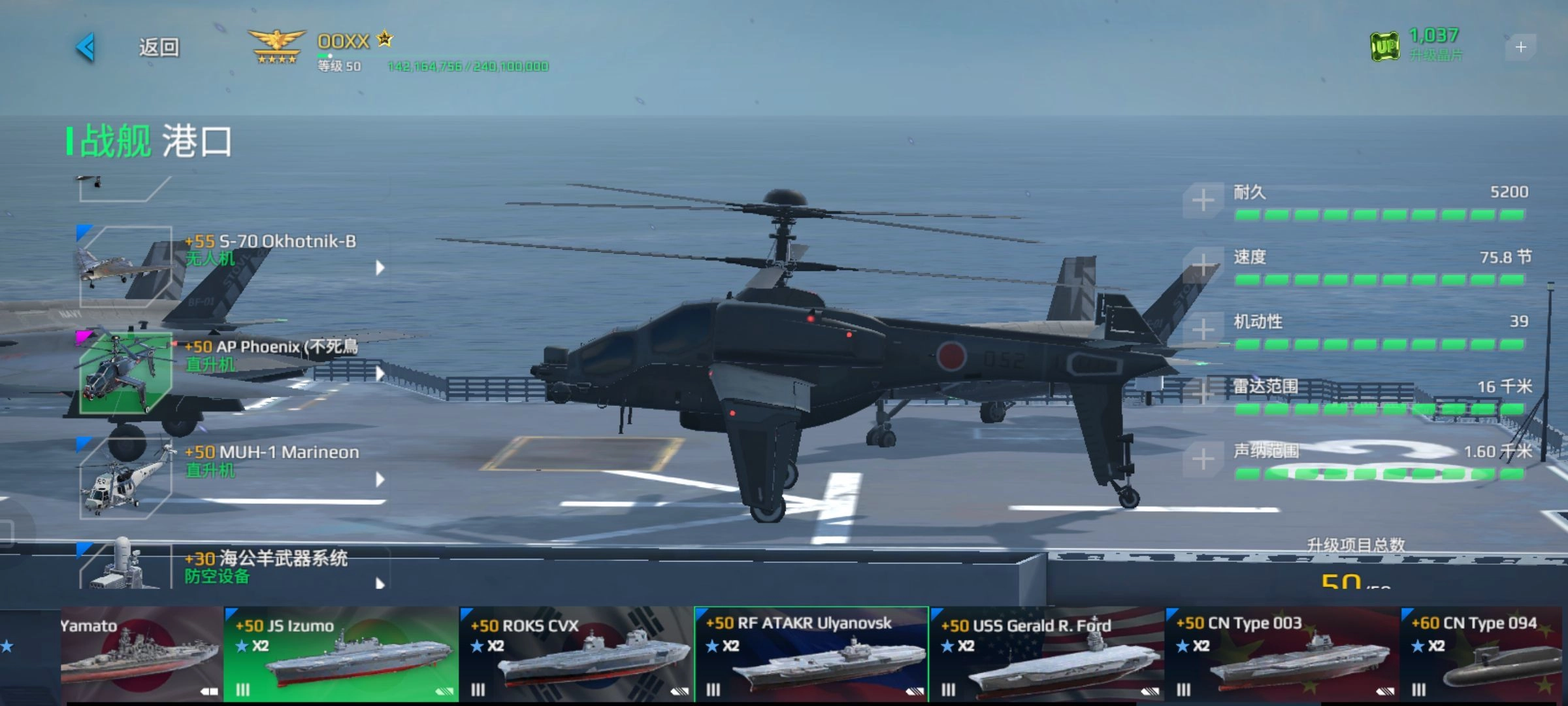Open the 海公羊武器系统 air defense entry
Screen dimensions: 1568x706
click(x=229, y=566)
